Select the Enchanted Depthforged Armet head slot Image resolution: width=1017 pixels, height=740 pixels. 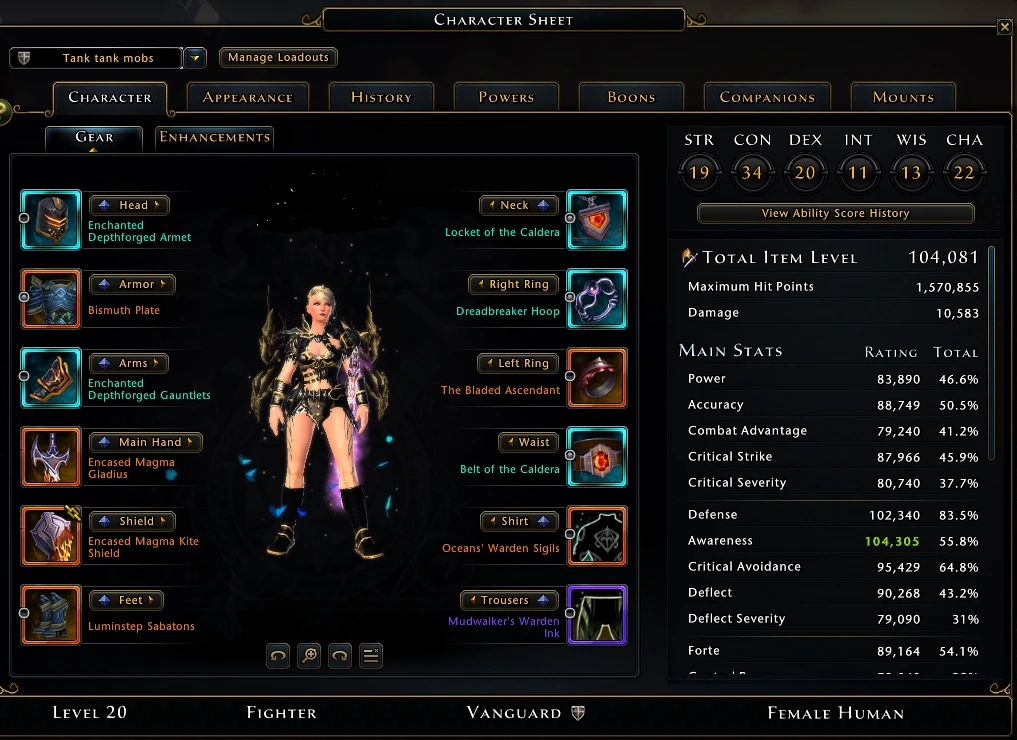pos(51,220)
